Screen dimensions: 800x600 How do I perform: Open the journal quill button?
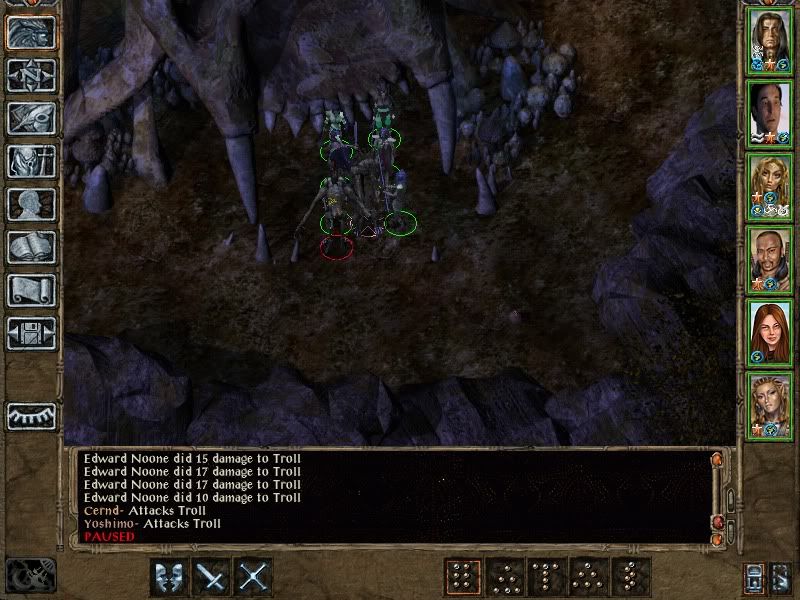click(x=31, y=118)
